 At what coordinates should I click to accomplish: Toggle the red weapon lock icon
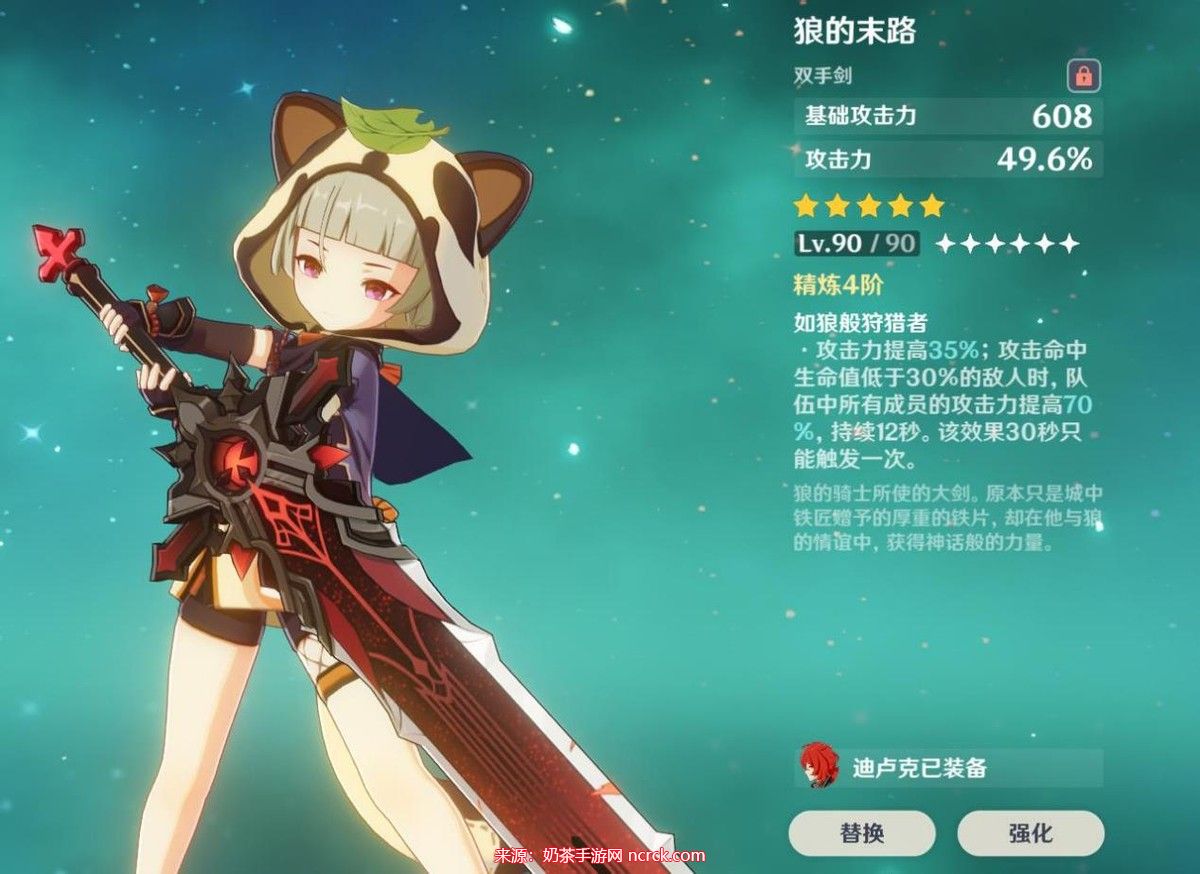pos(1083,74)
